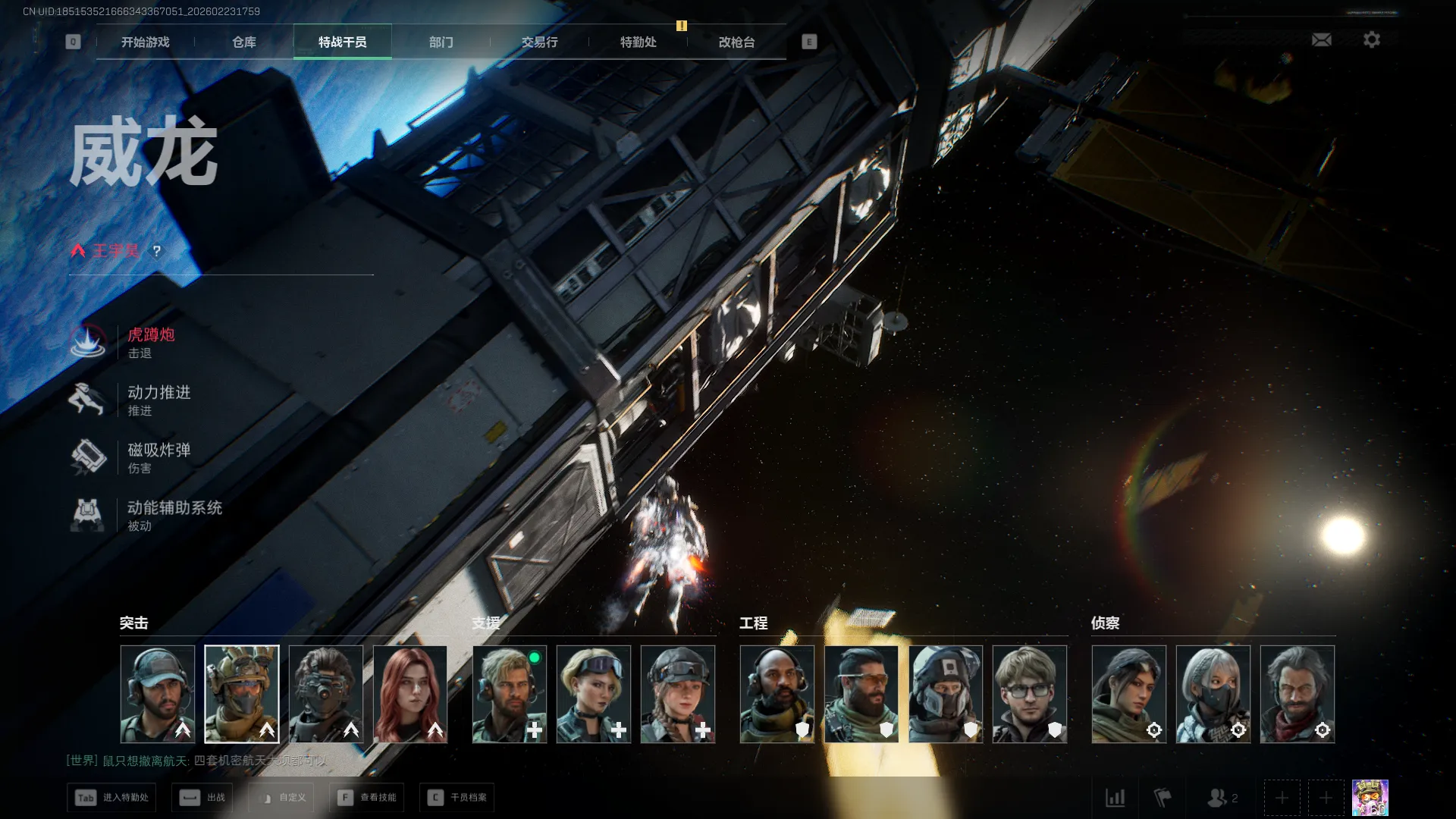Screen dimensions: 1456x819
Task: Open the 干员档案 operator file
Action: point(457,797)
